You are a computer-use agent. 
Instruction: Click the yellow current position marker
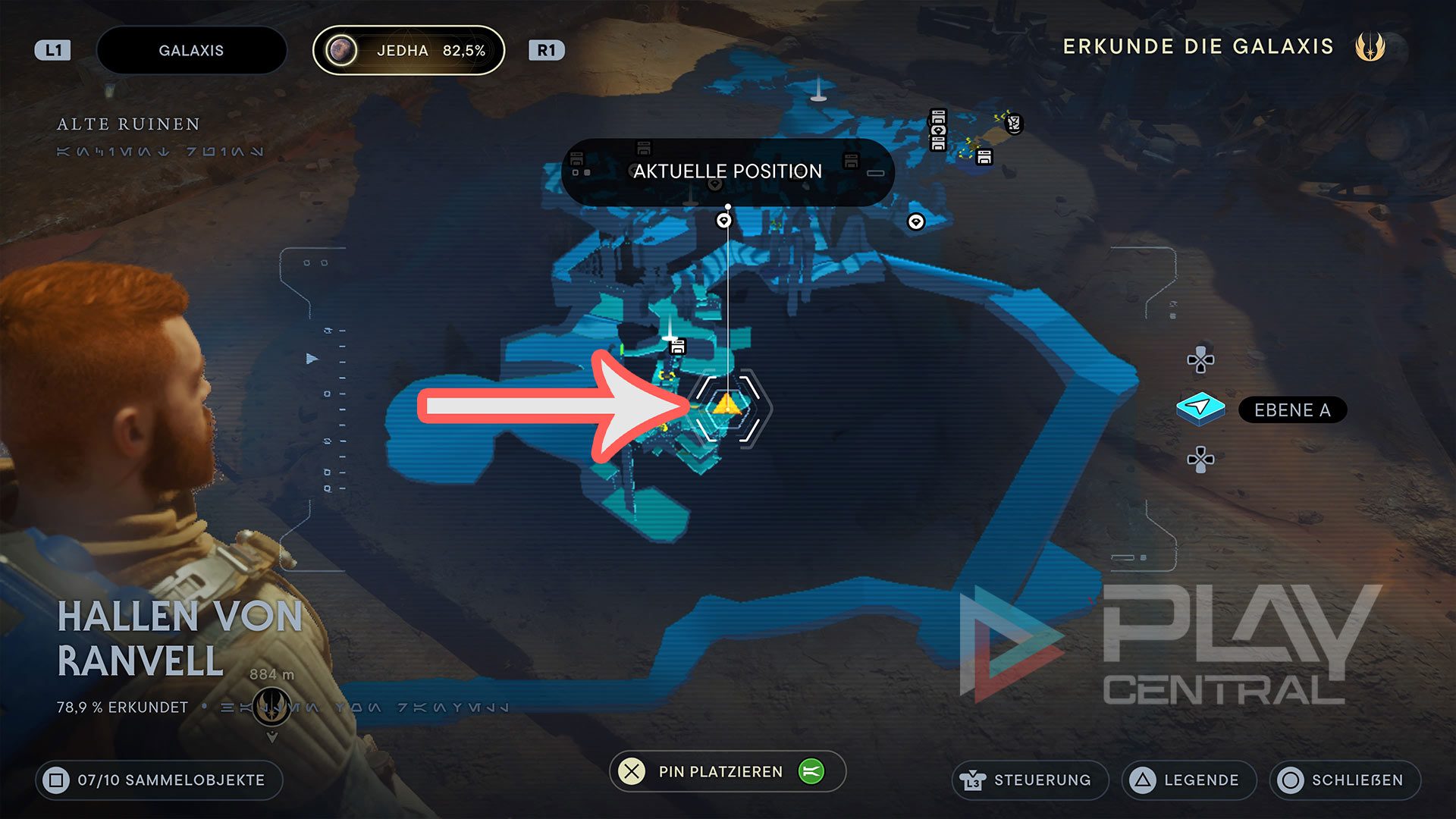pyautogui.click(x=726, y=405)
